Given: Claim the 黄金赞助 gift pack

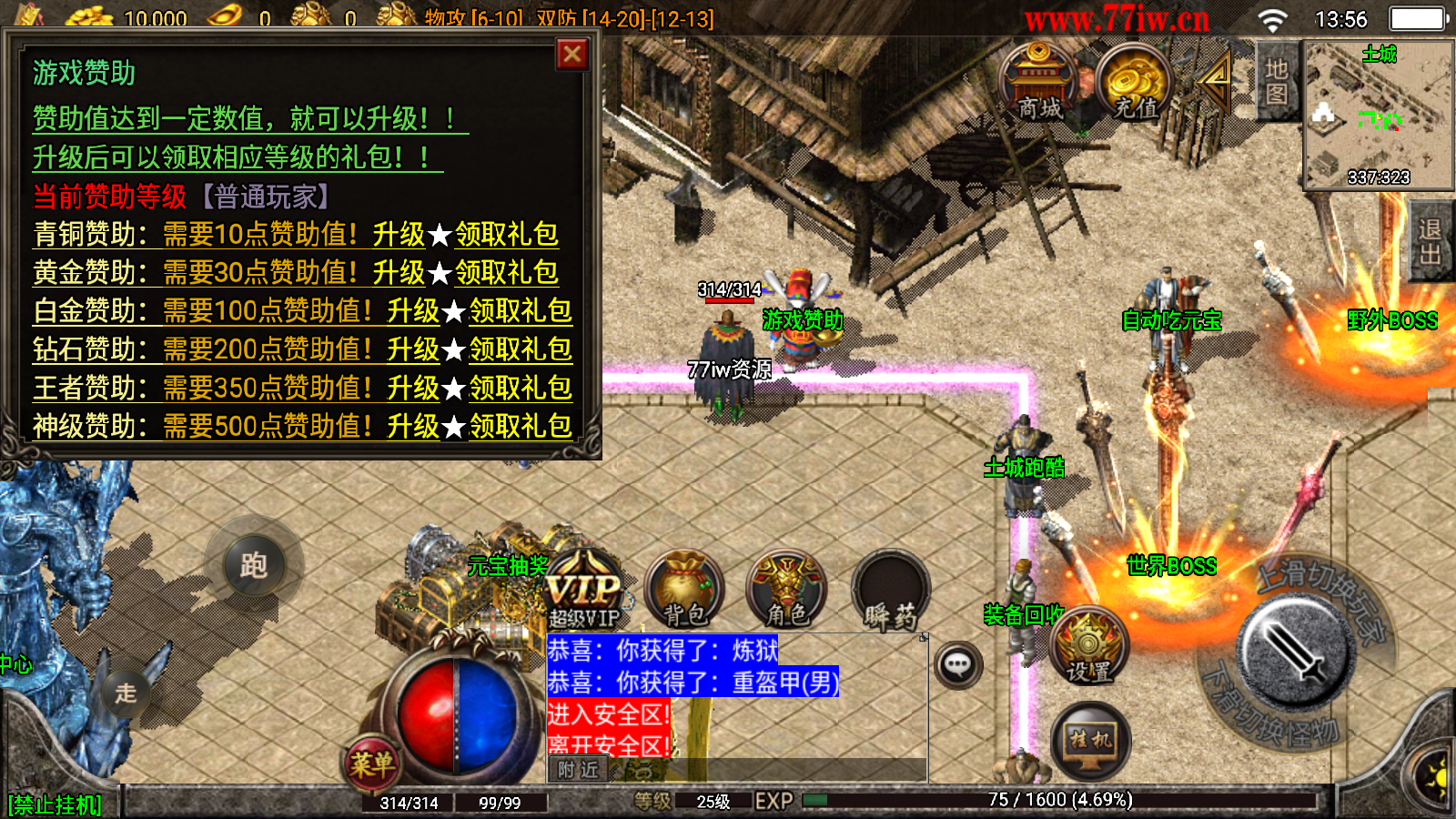Looking at the screenshot, I should [x=507, y=273].
